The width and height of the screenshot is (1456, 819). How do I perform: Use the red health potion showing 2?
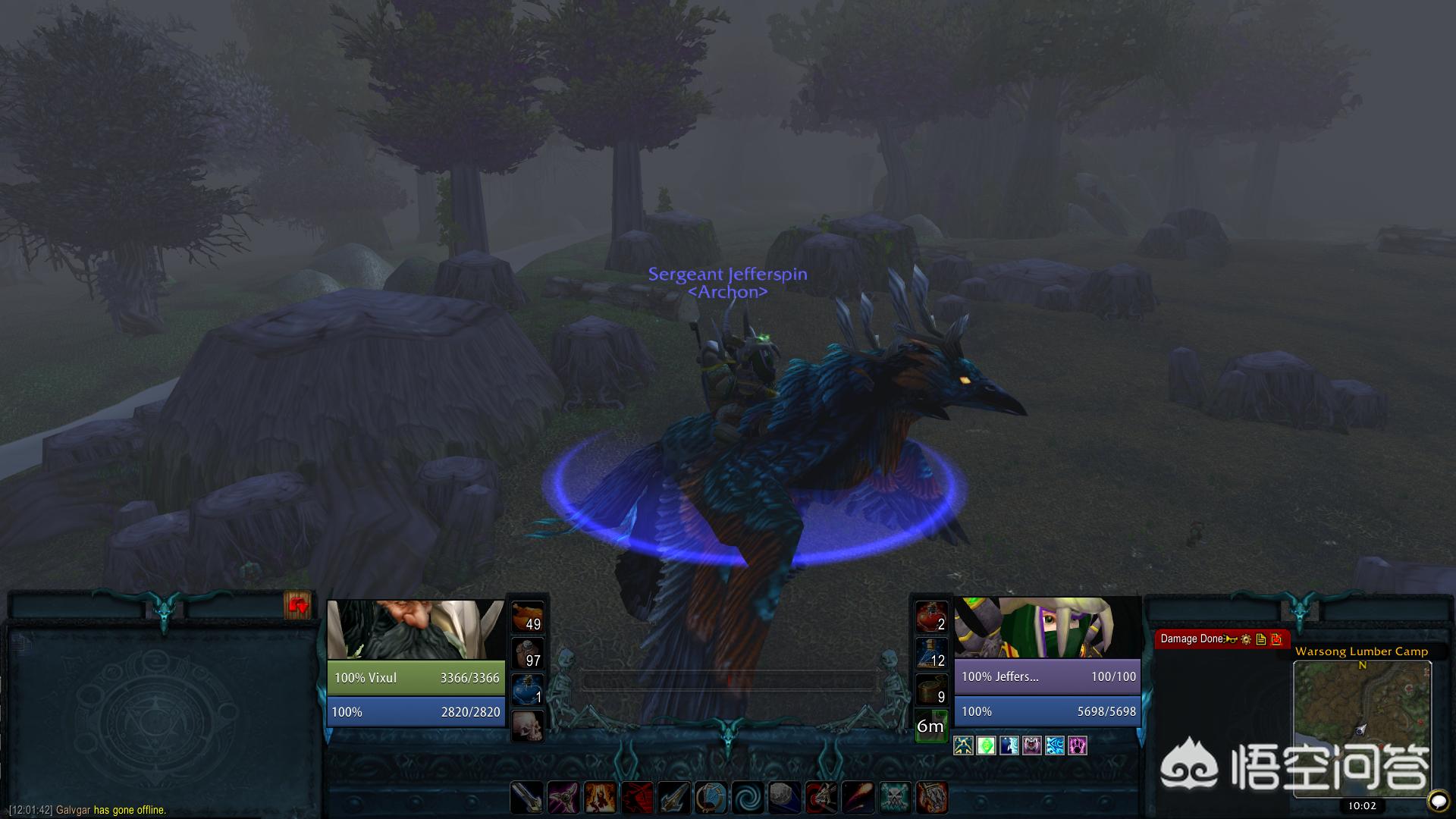click(930, 617)
